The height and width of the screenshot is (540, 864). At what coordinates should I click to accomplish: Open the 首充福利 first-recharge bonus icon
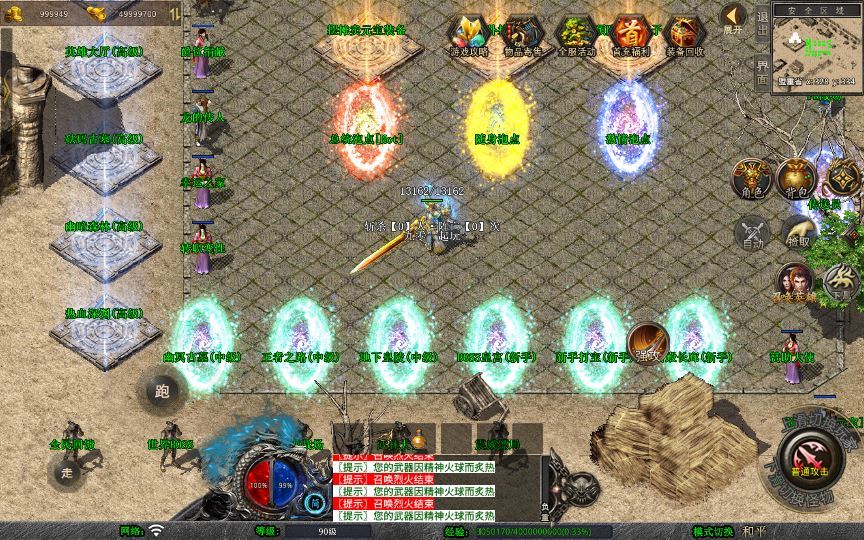pos(631,36)
